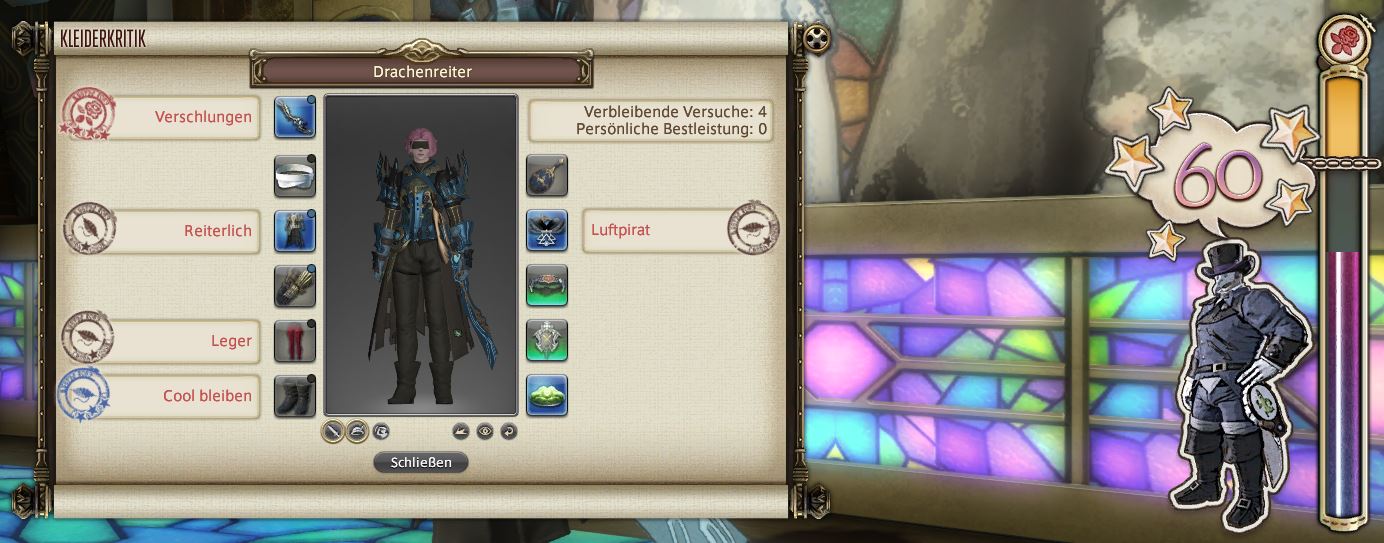The image size is (1384, 543).
Task: Select the dark boots feet slot
Action: coord(295,395)
